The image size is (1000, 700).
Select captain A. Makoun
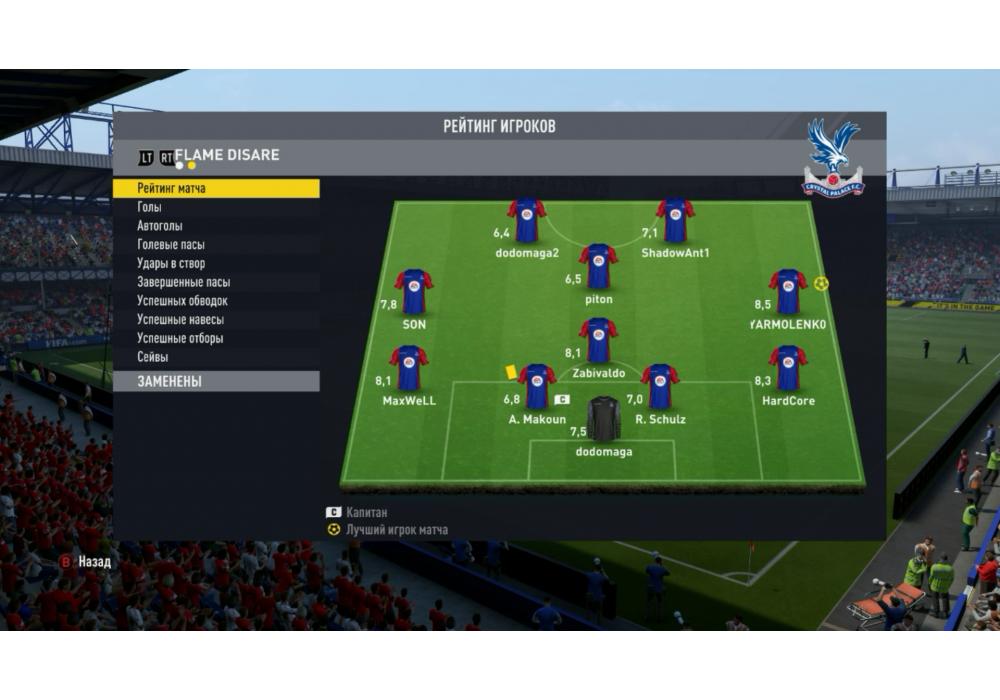click(x=537, y=387)
